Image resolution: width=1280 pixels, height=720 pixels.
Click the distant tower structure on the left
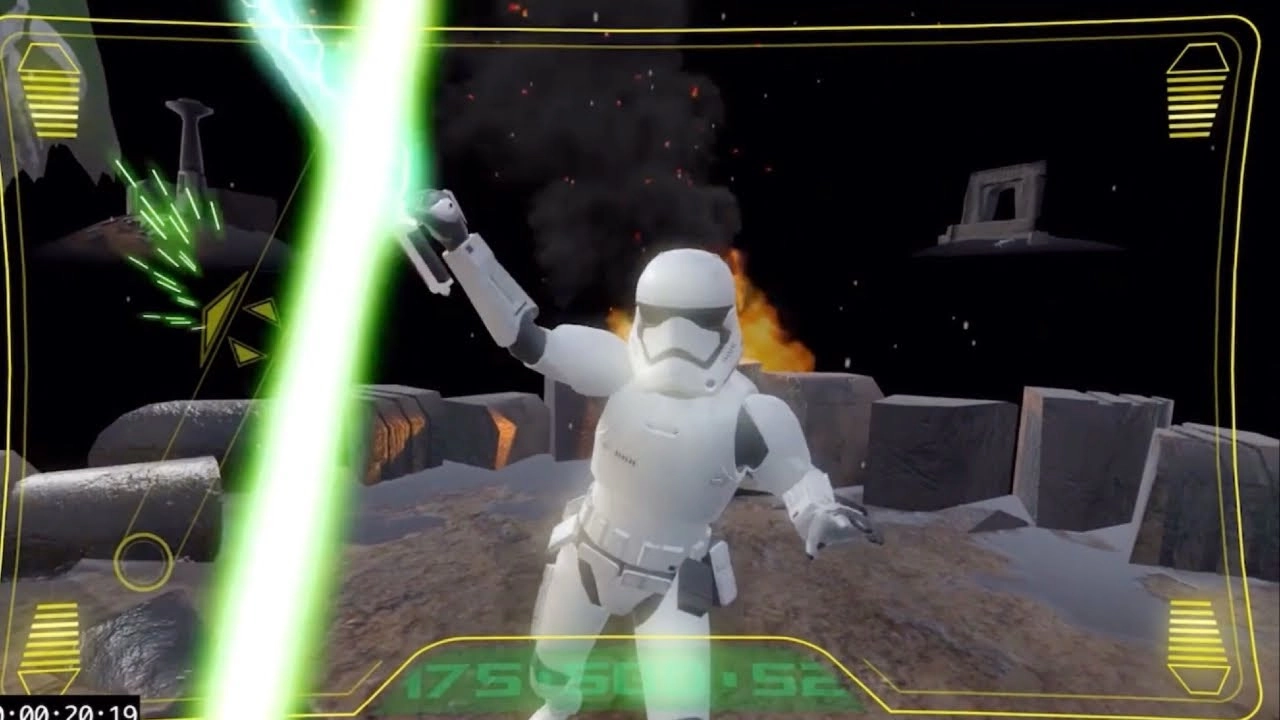(190, 140)
